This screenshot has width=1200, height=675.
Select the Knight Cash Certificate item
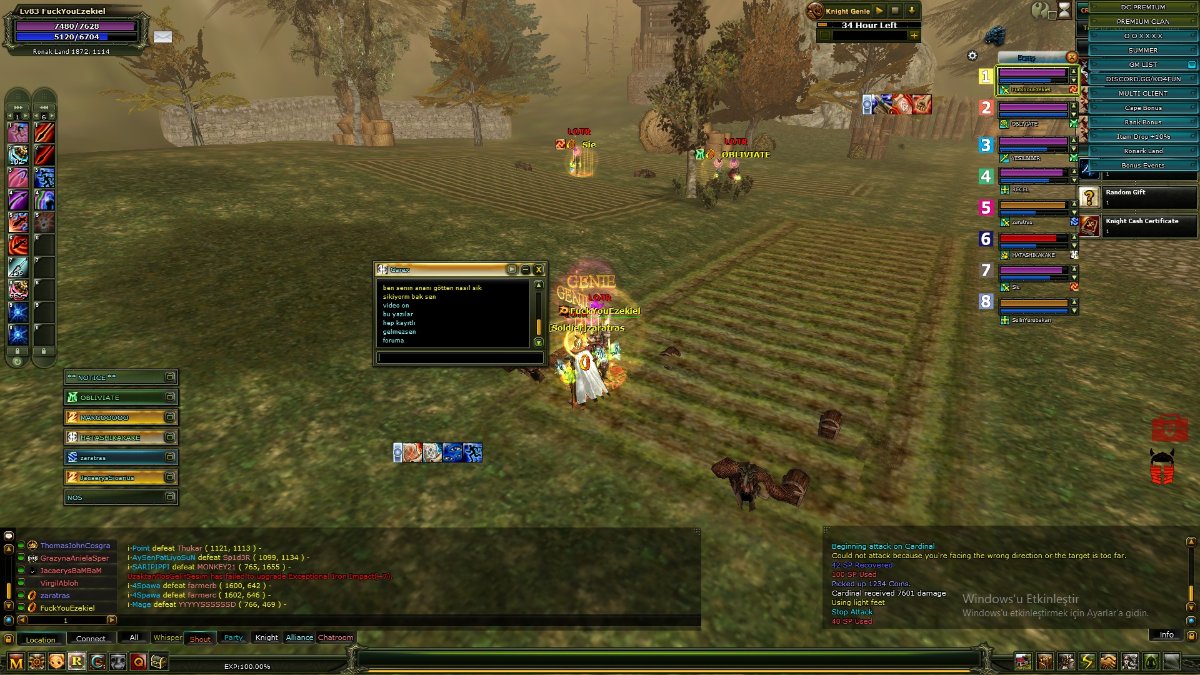point(1138,225)
